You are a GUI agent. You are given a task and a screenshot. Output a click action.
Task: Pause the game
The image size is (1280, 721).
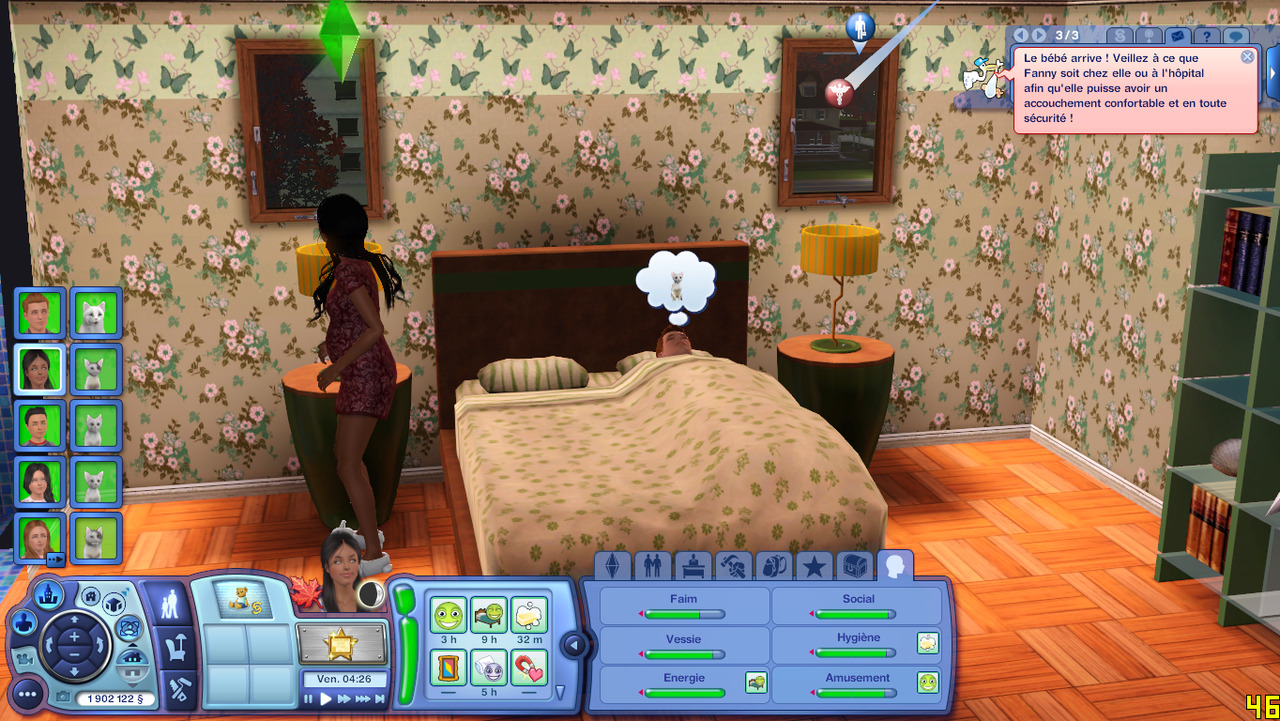308,699
